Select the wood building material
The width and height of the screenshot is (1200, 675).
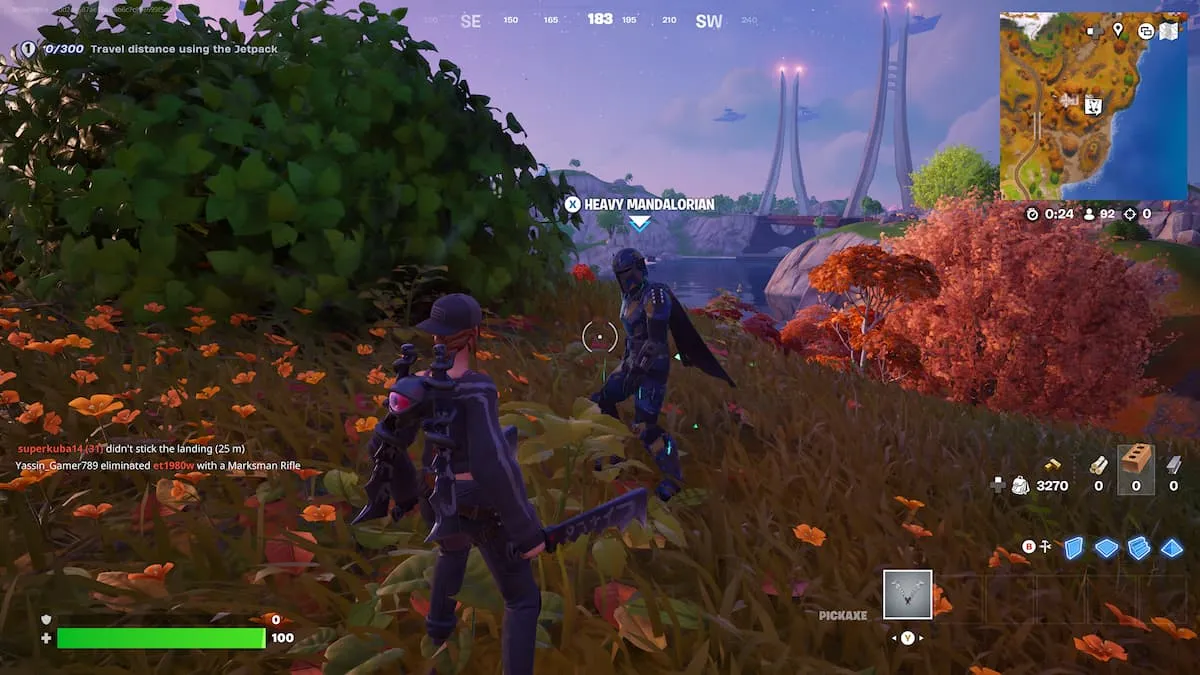coord(1098,464)
